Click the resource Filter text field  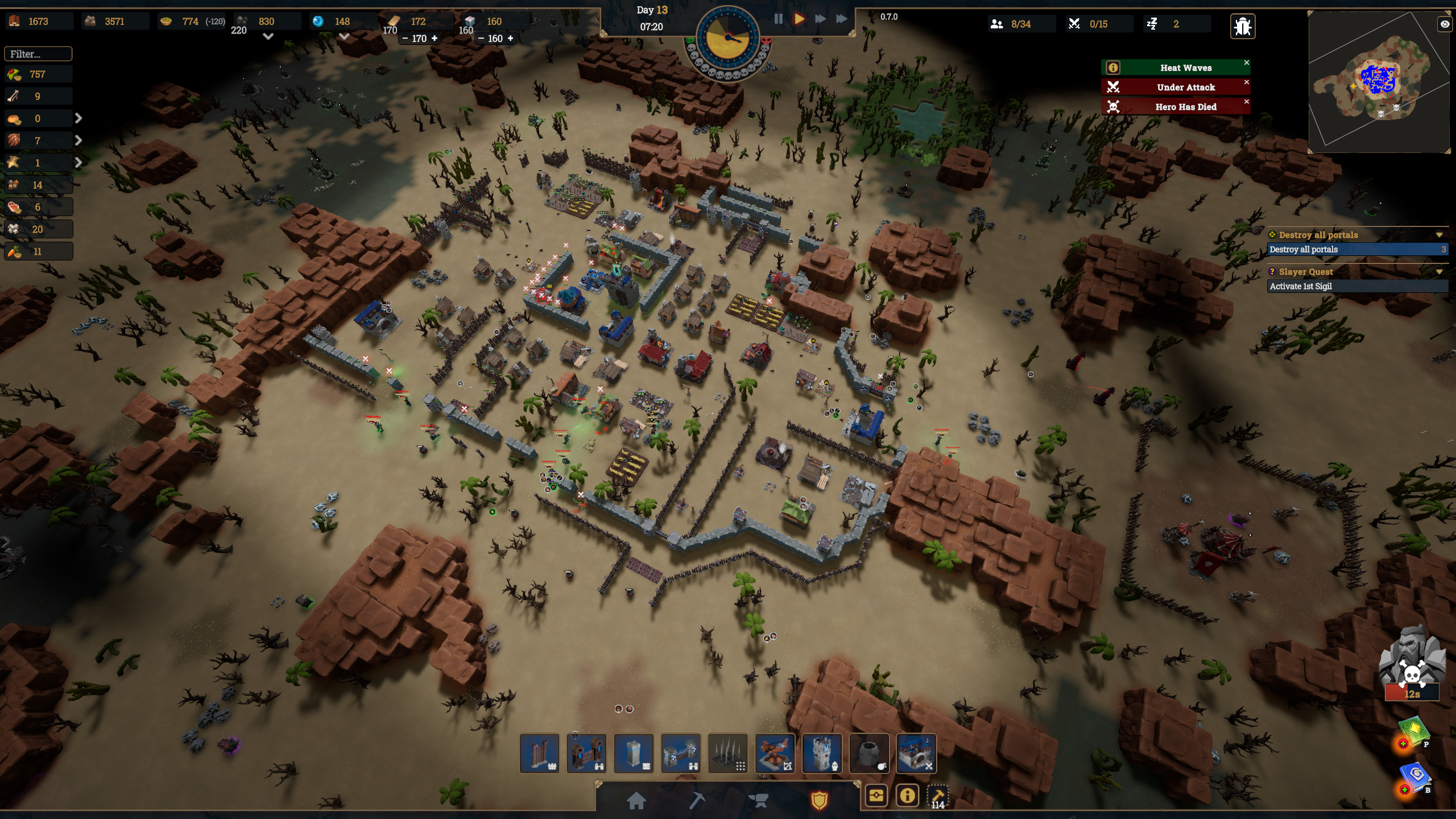[38, 54]
